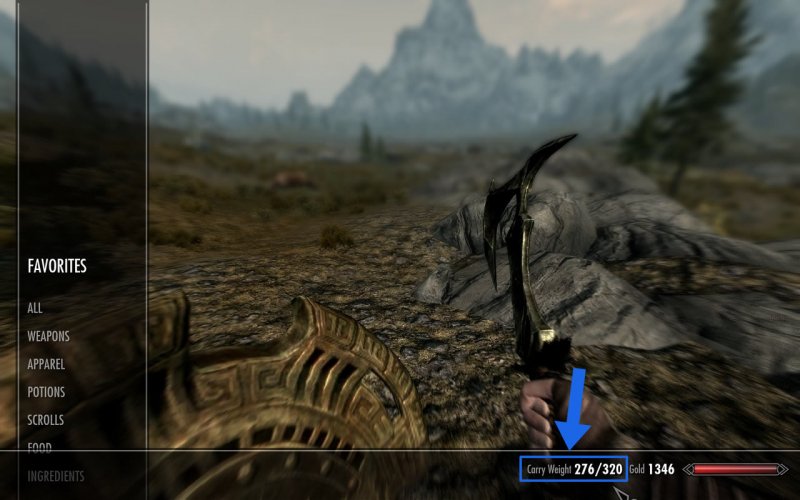Select the Weapons category
Image resolution: width=800 pixels, height=500 pixels.
click(x=48, y=336)
